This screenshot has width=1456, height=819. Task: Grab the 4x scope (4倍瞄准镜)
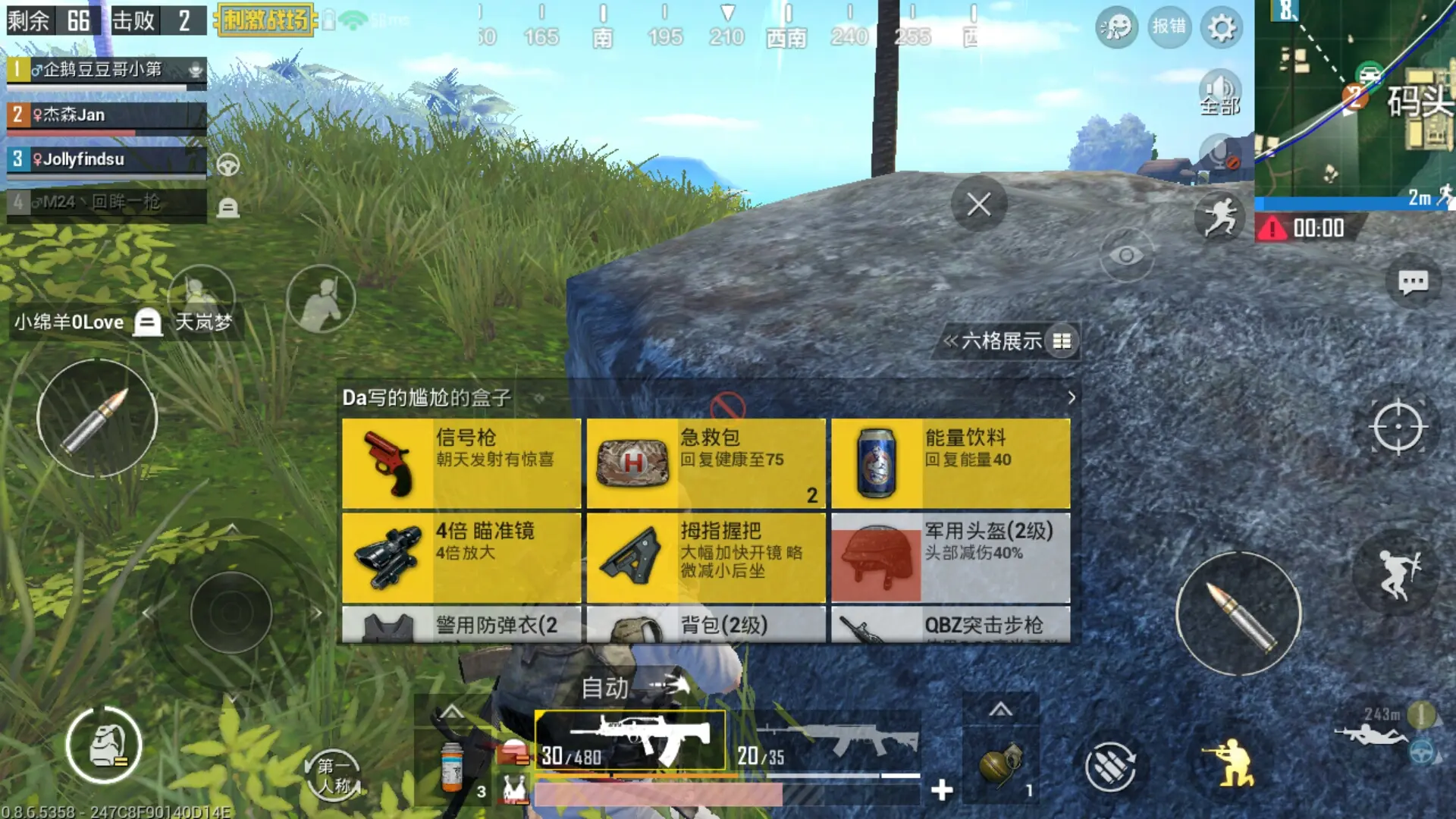(x=461, y=557)
